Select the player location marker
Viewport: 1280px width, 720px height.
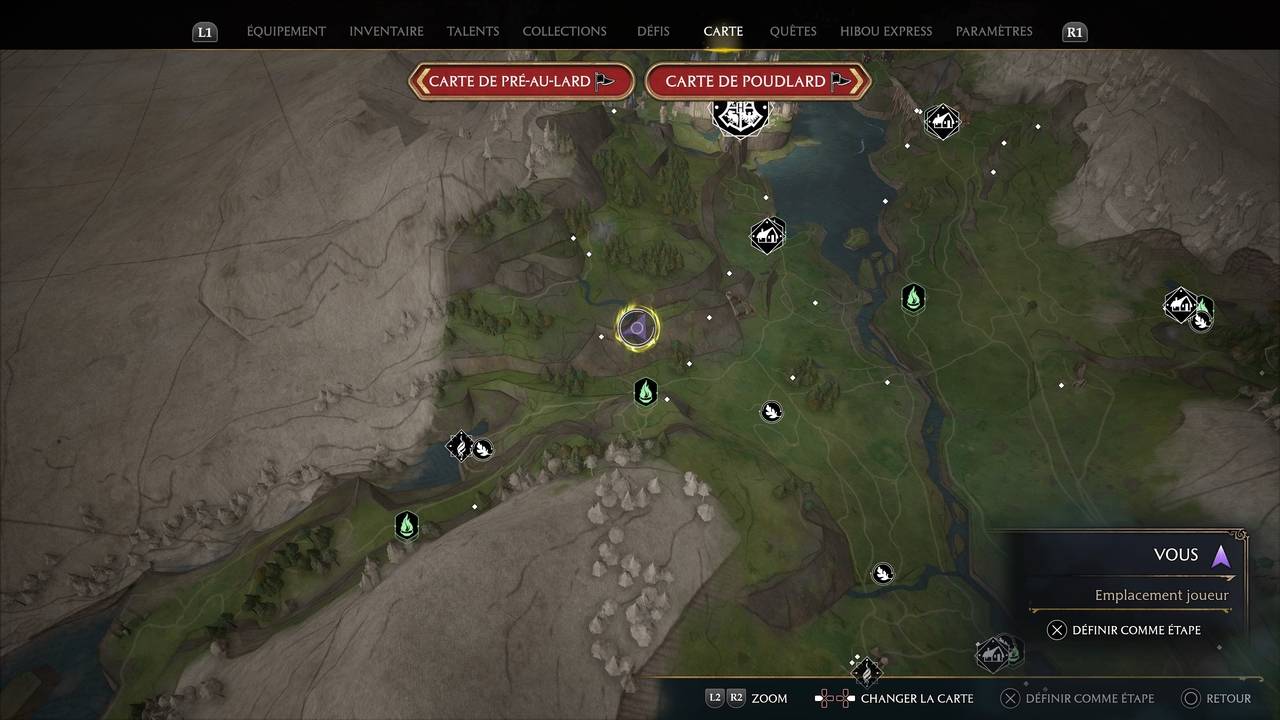(637, 328)
